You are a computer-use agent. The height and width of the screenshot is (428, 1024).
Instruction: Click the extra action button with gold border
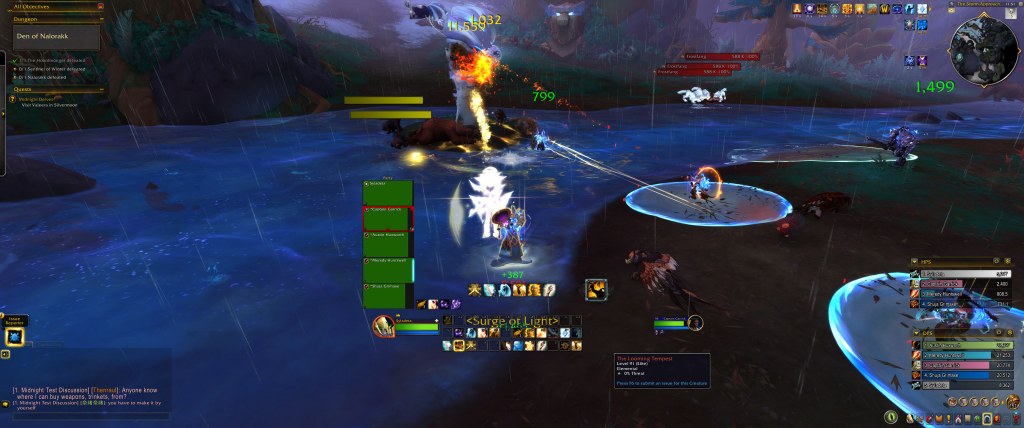click(x=596, y=289)
